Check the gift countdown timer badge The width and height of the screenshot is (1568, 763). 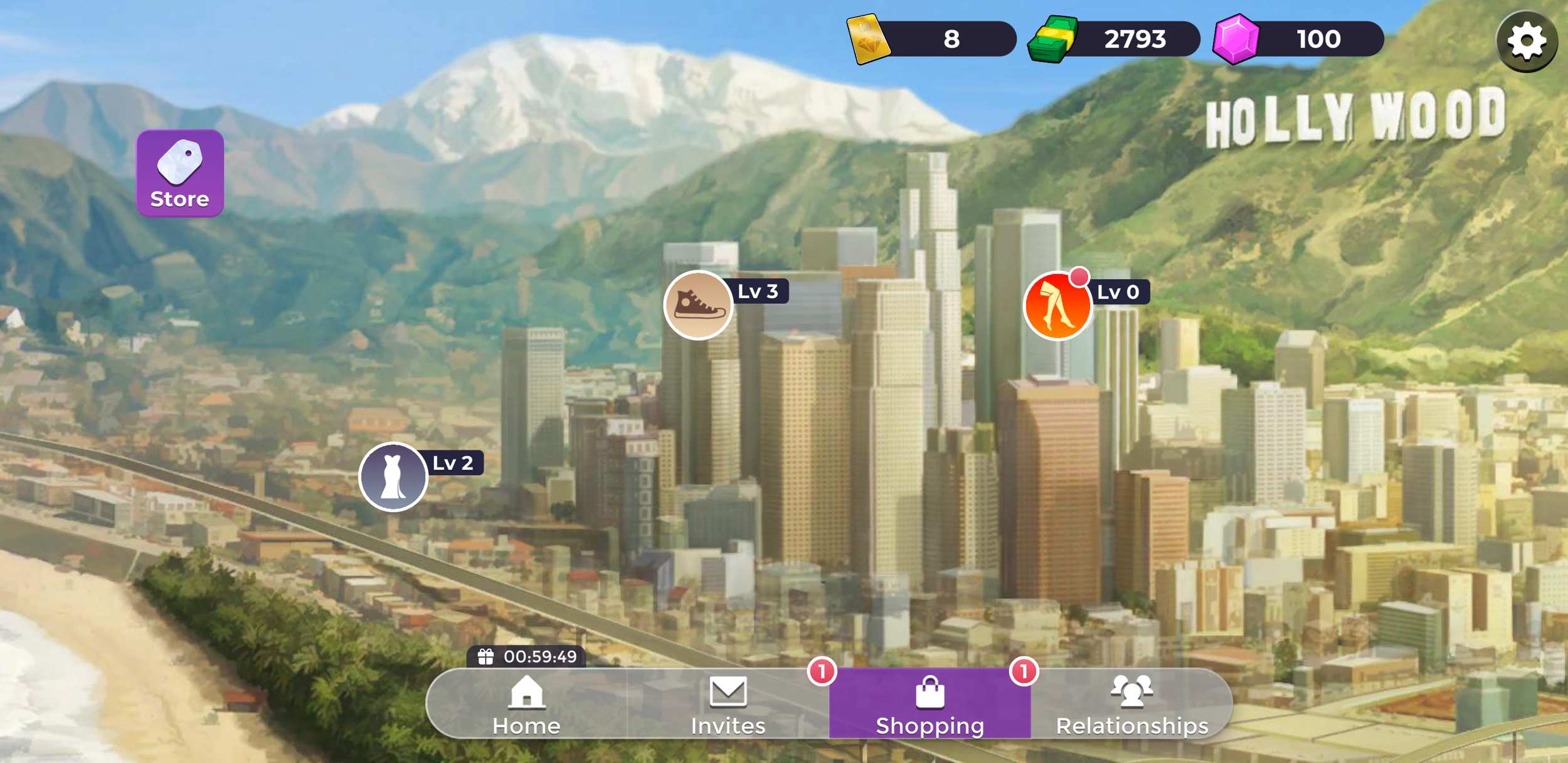pos(527,656)
